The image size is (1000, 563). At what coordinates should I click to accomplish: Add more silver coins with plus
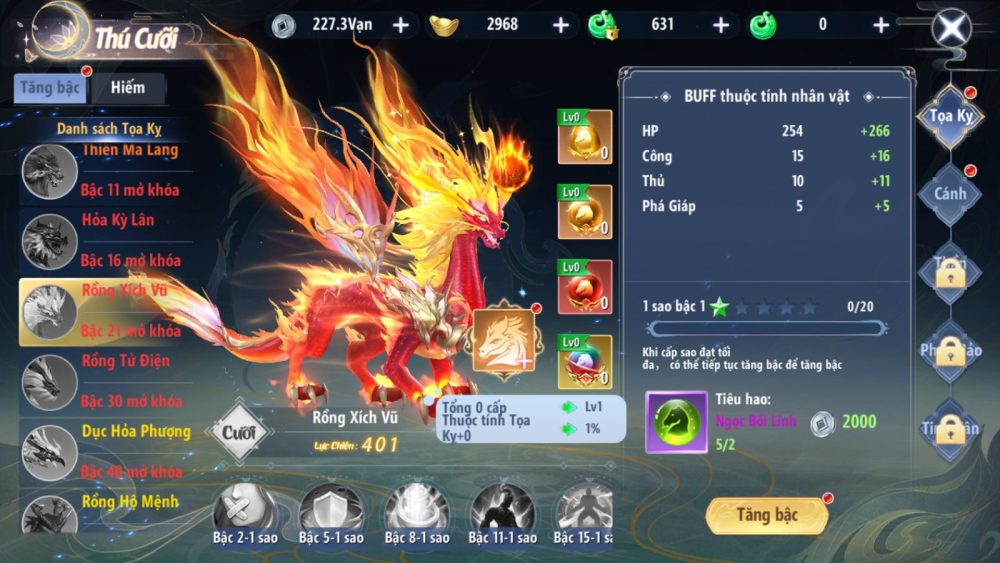(x=401, y=25)
